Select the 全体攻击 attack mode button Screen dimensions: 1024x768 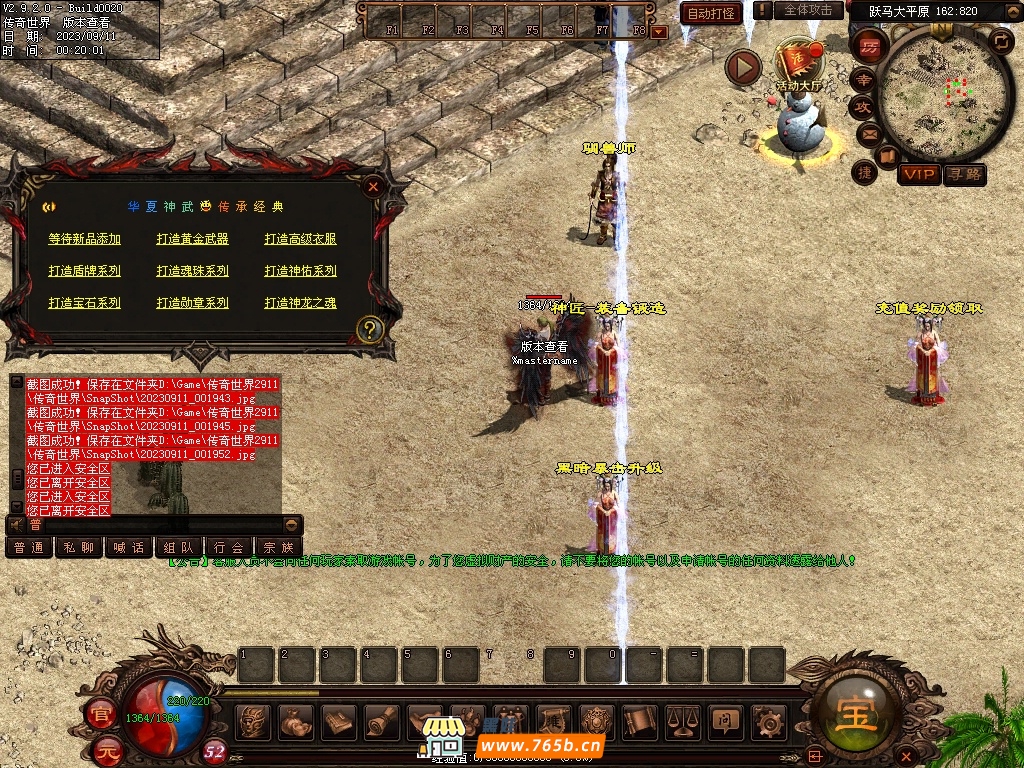(x=807, y=10)
